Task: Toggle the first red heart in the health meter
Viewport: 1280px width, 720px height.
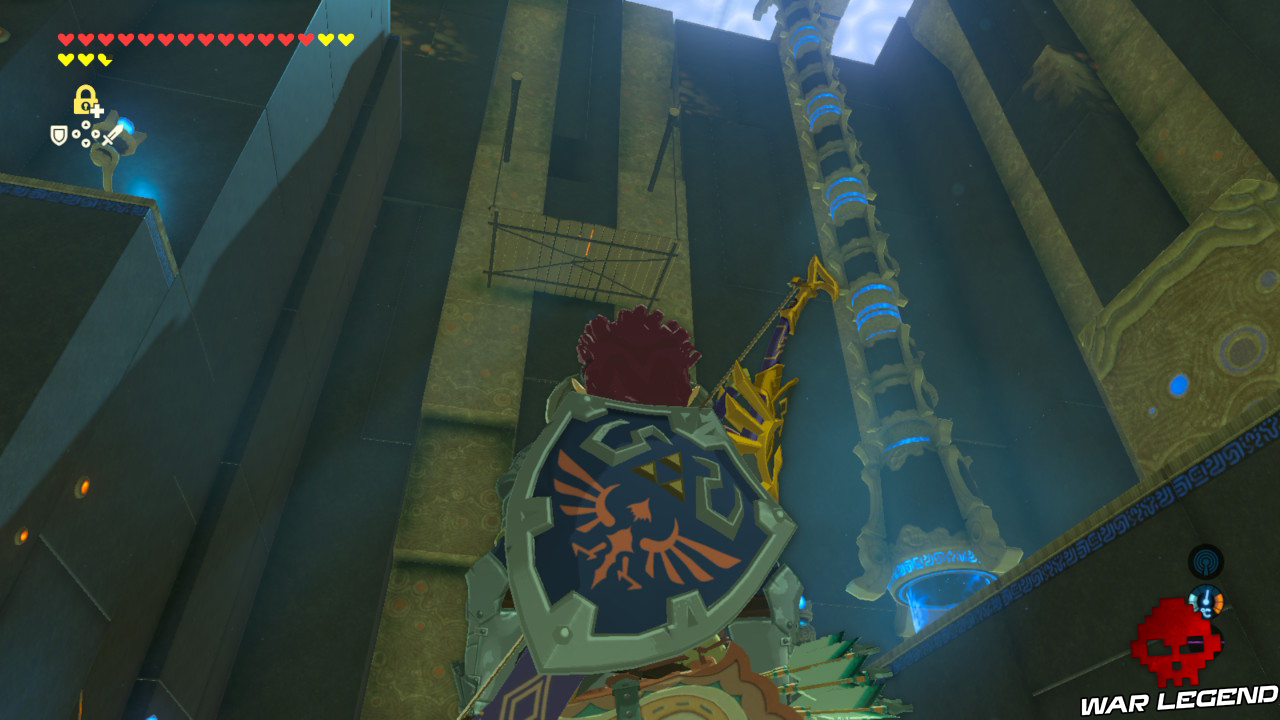Action: pos(63,41)
